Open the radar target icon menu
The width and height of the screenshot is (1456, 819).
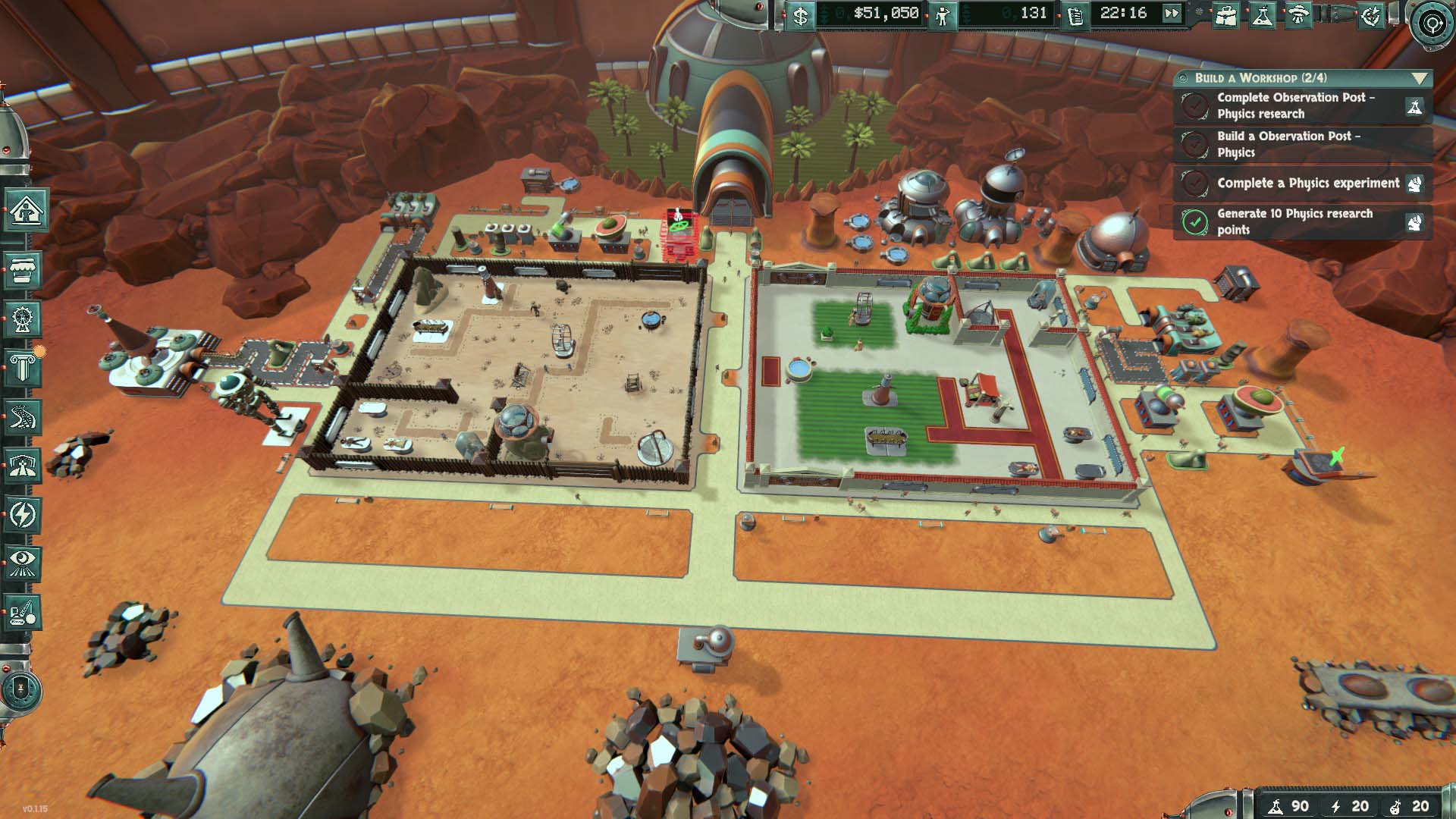pos(1371,14)
